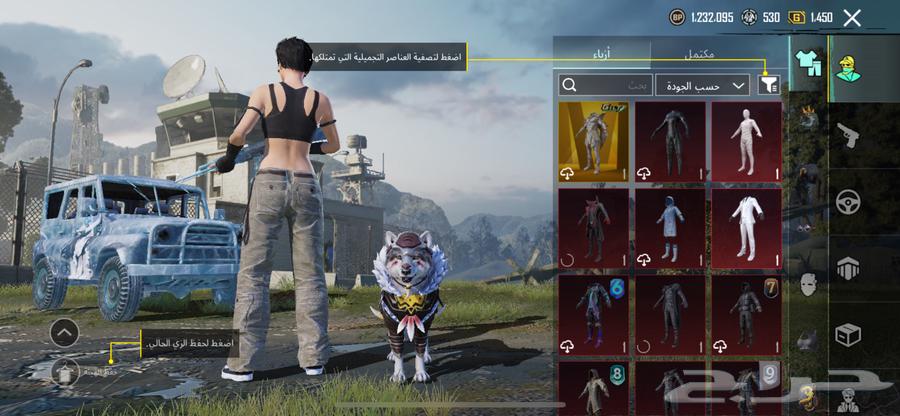Open the حسب الجودة sort dropdown

pyautogui.click(x=704, y=86)
